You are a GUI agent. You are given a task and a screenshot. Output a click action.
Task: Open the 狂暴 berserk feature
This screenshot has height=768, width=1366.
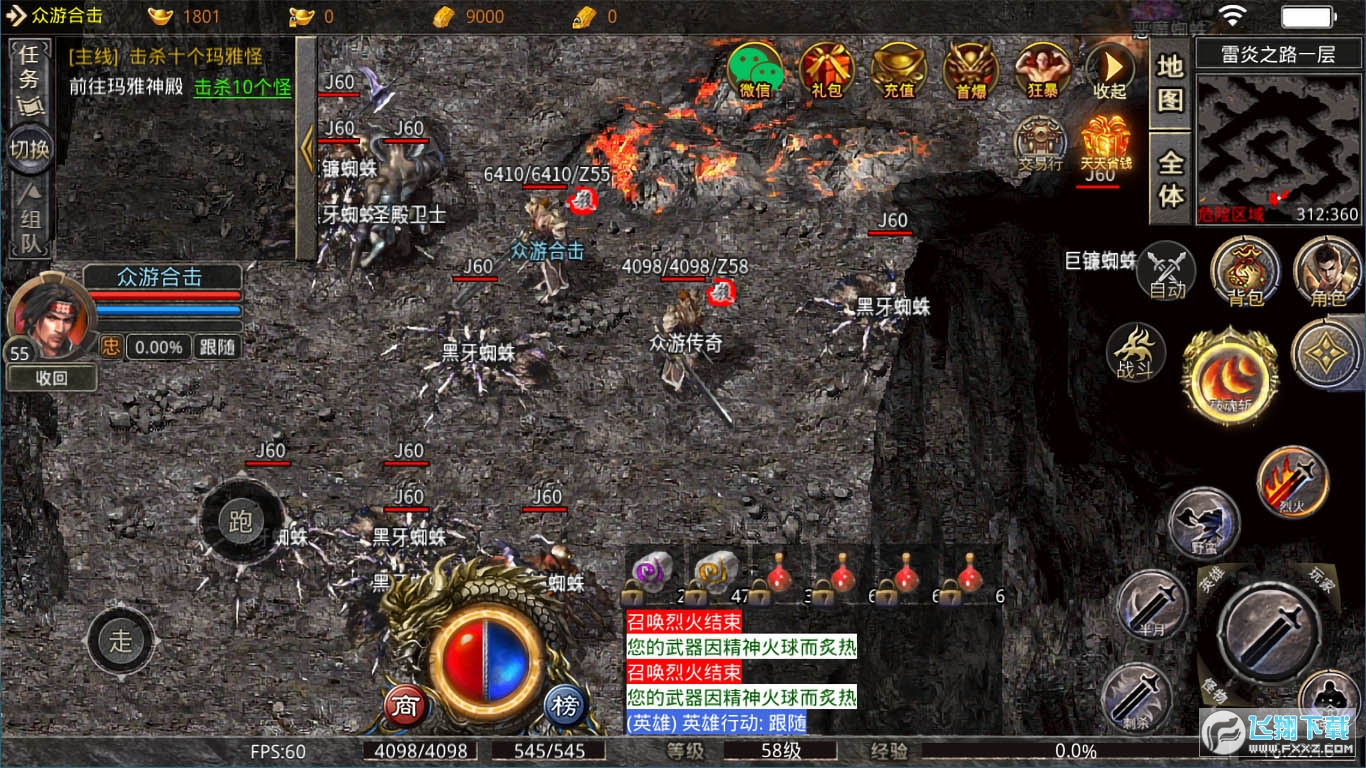pyautogui.click(x=1042, y=70)
